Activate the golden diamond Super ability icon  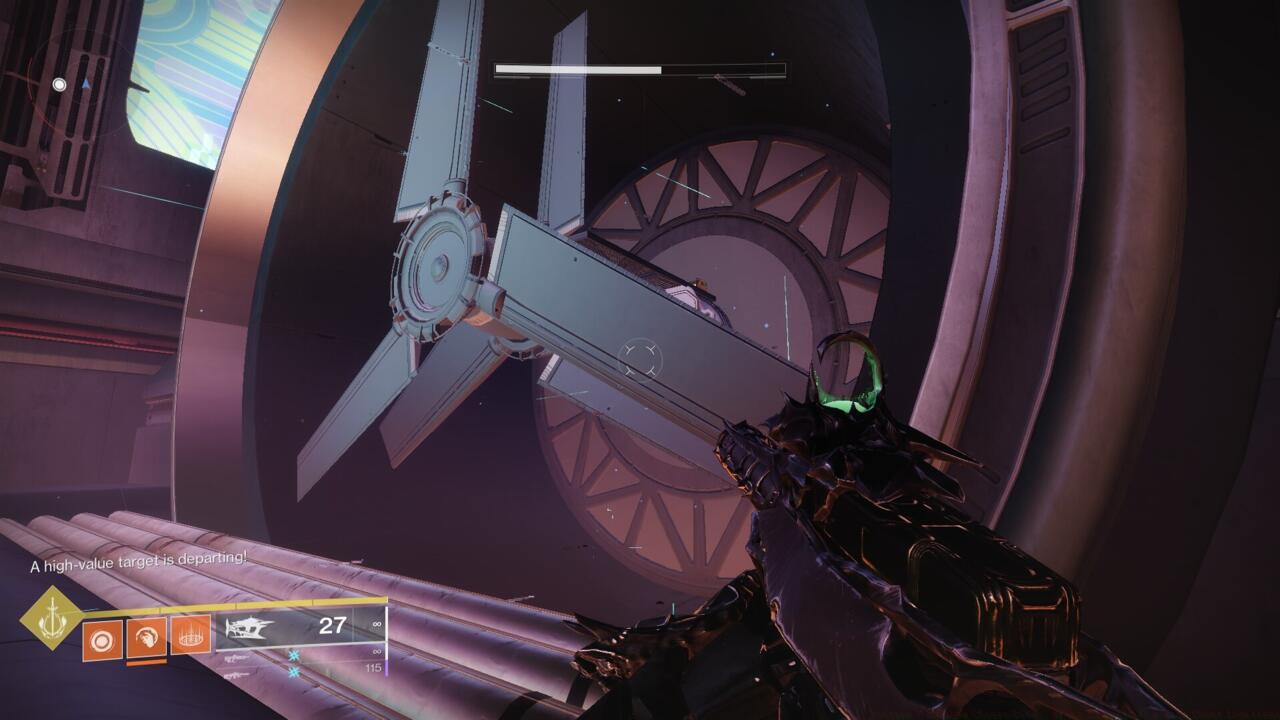tap(52, 618)
